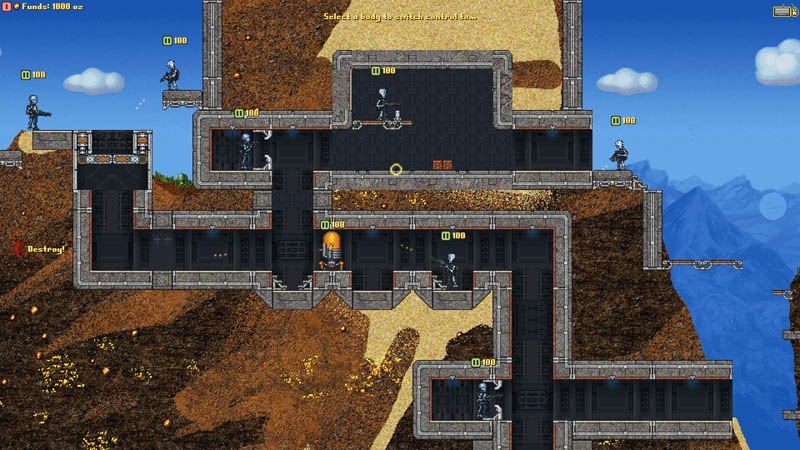Select the glowing orange brain unit
This screenshot has height=450, width=800.
pos(331,249)
